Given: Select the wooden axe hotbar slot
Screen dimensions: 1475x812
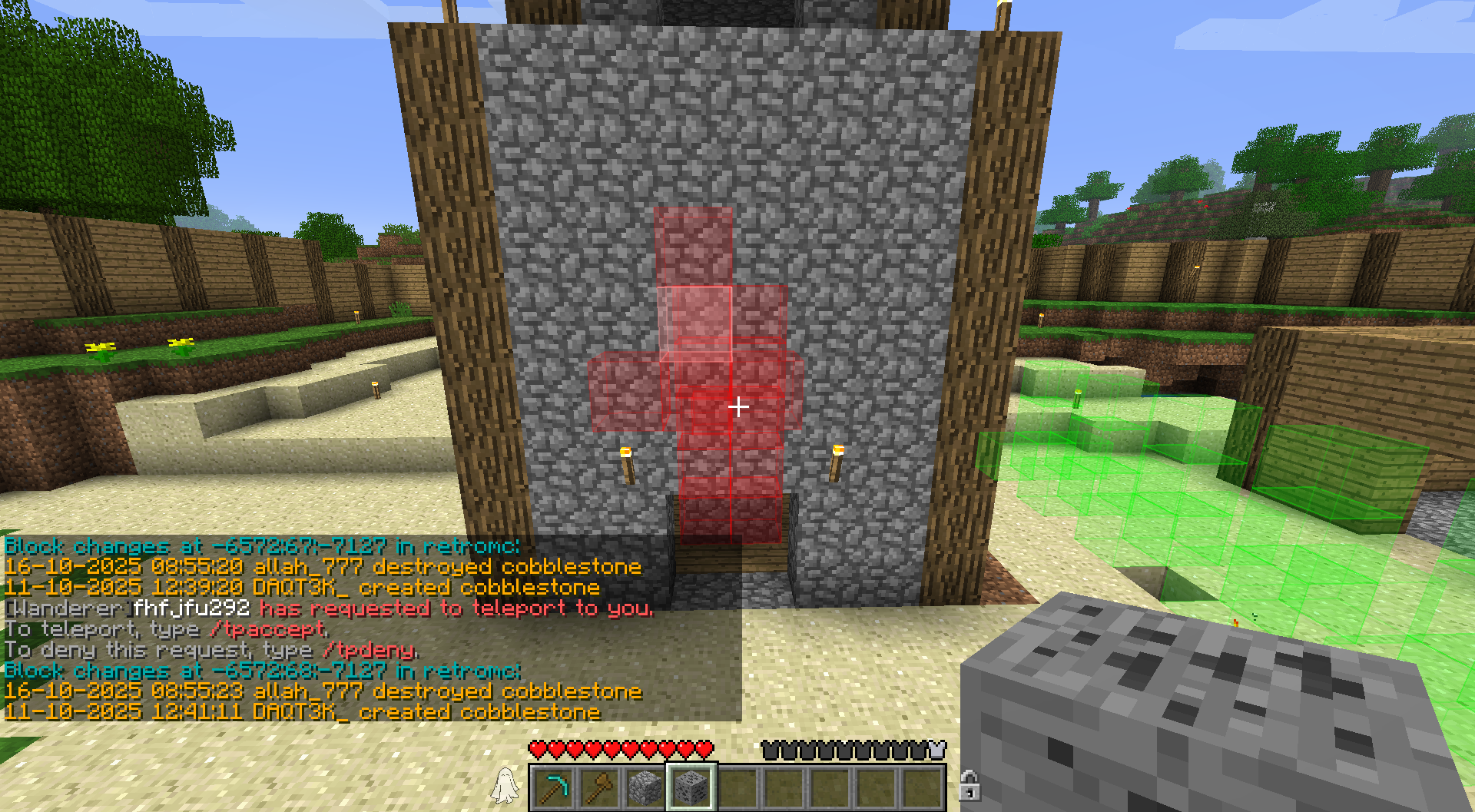Looking at the screenshot, I should click(x=599, y=787).
